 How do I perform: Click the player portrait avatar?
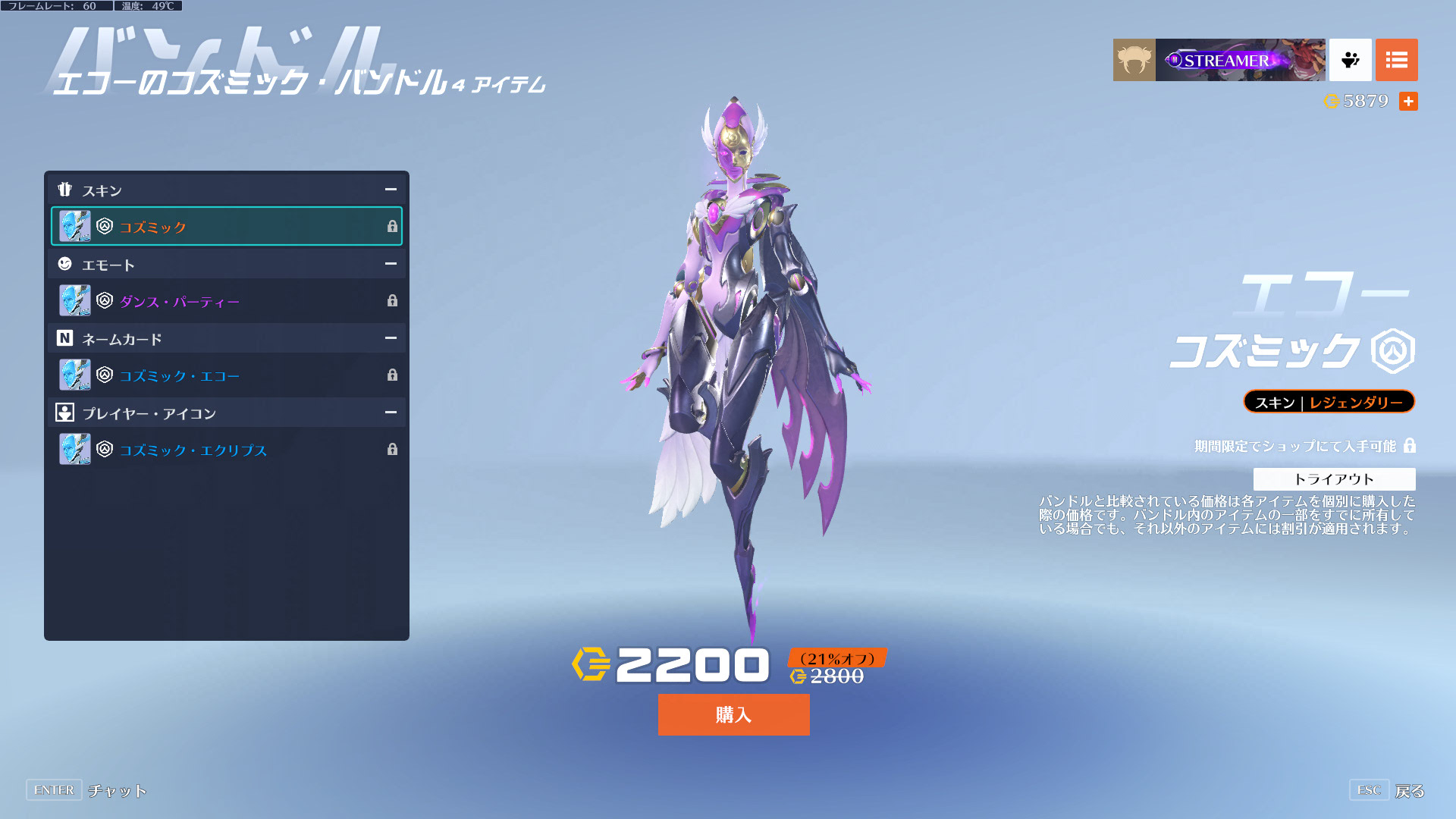click(x=1134, y=60)
